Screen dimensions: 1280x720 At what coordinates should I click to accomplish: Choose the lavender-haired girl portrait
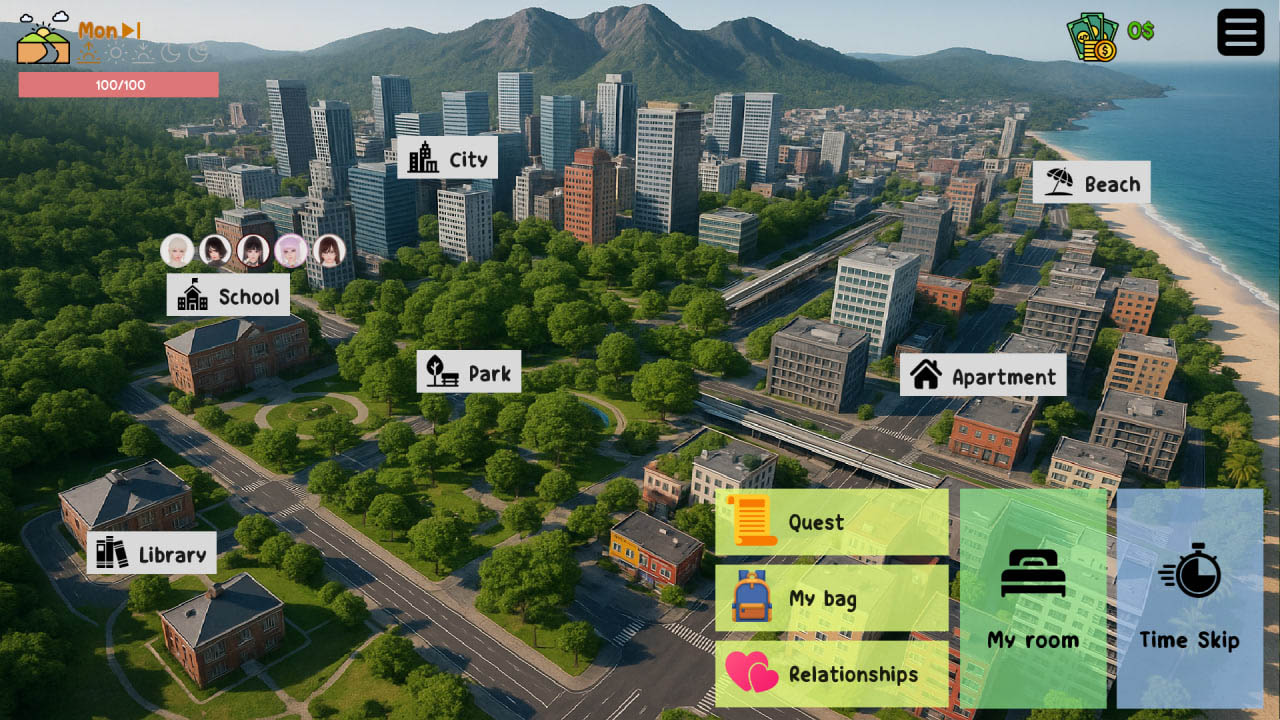point(291,250)
